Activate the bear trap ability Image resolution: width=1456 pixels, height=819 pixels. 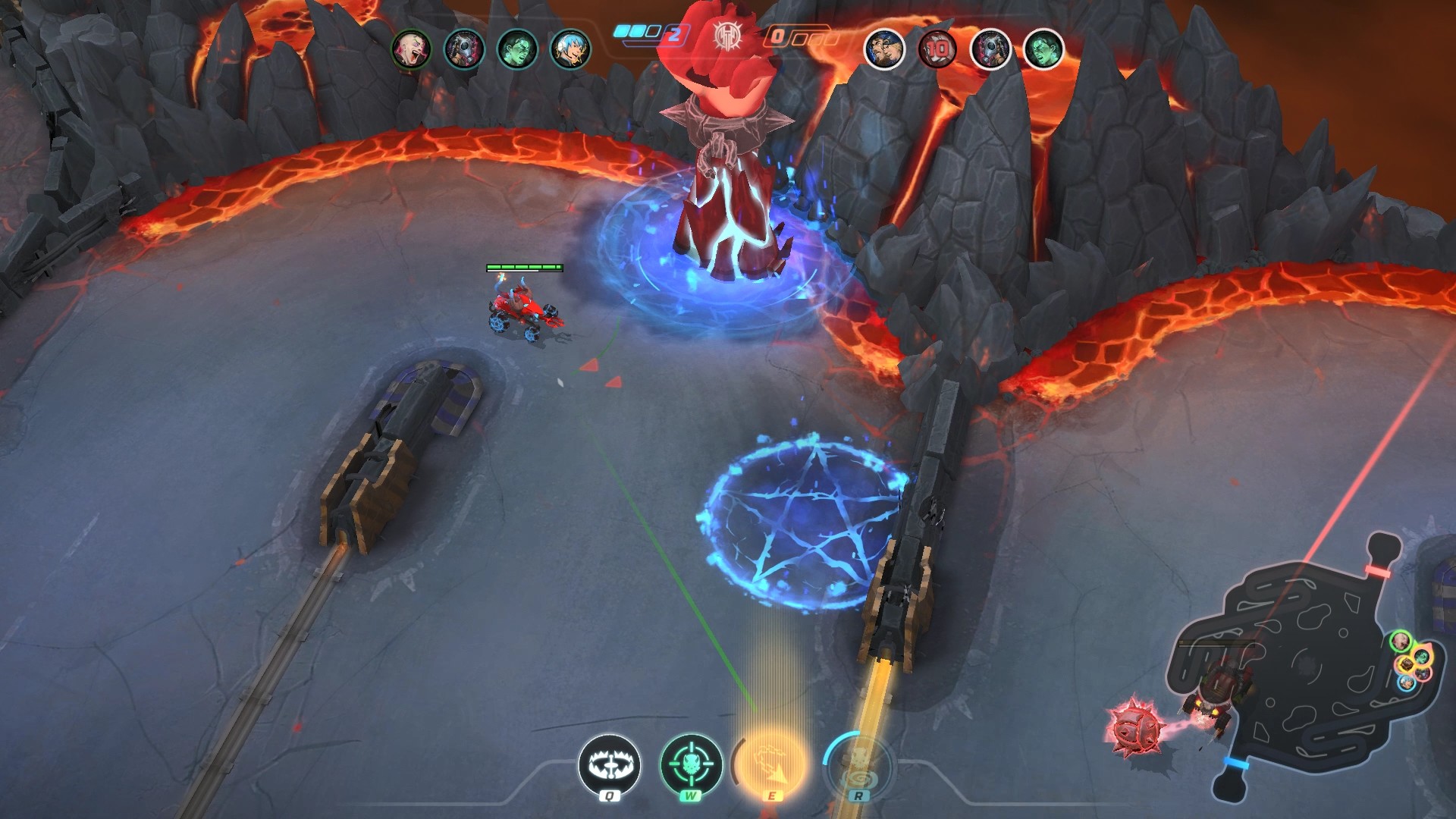coord(609,765)
